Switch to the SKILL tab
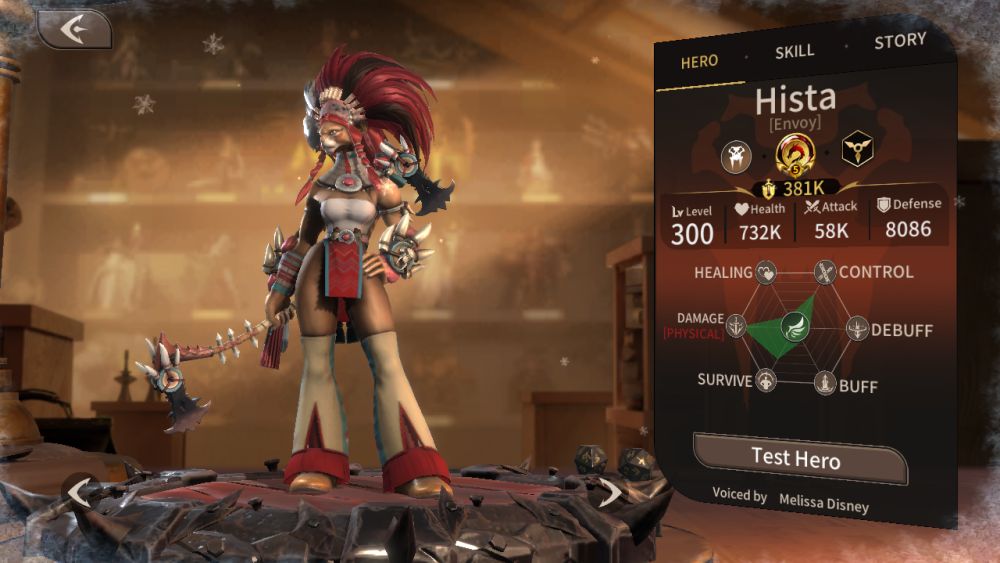The width and height of the screenshot is (1000, 563). pos(795,51)
